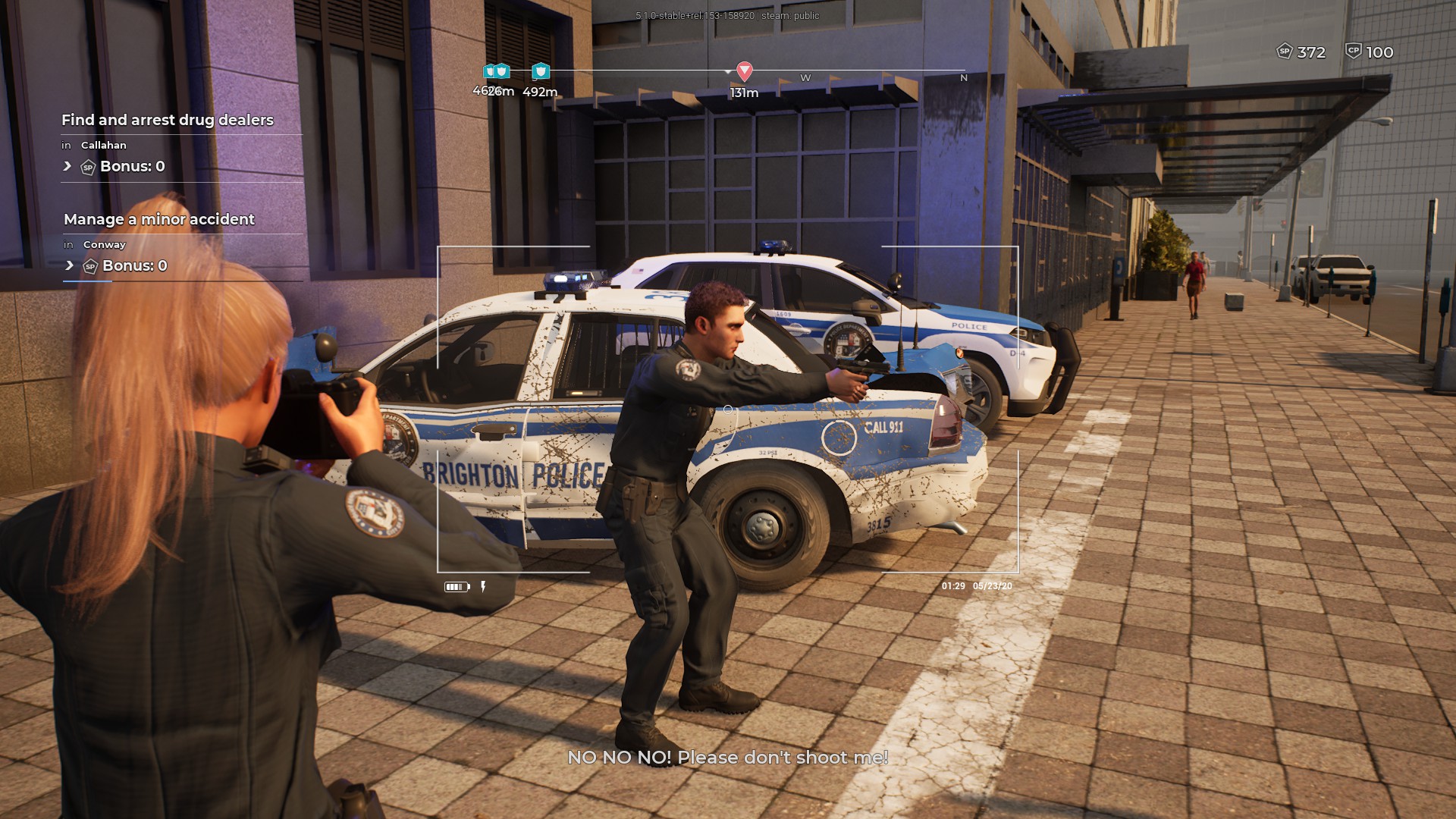This screenshot has height=819, width=1456.
Task: Expand the bonus arrow under the Conway task
Action: [x=69, y=265]
